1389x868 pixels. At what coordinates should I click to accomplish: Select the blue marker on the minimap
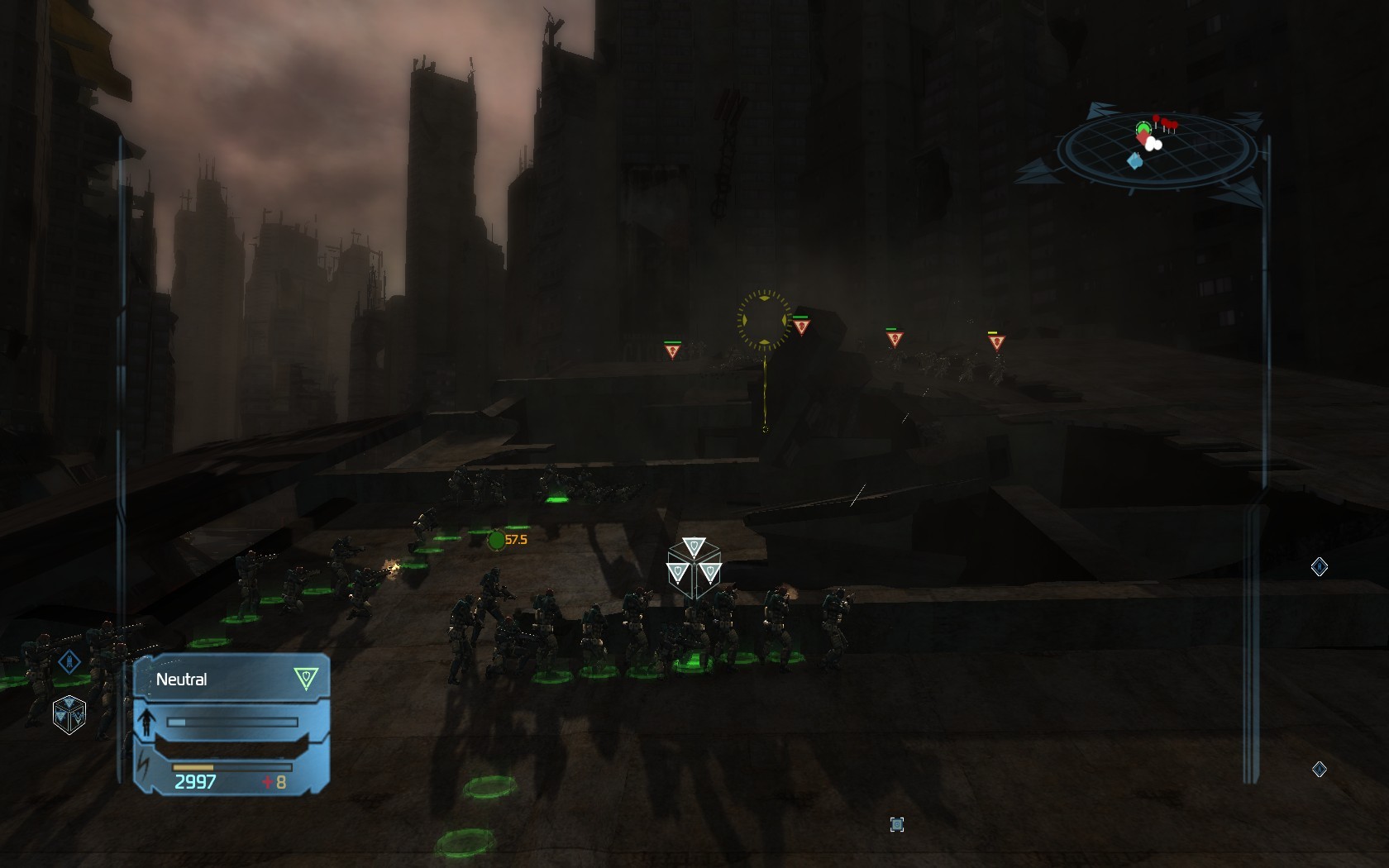point(1135,161)
